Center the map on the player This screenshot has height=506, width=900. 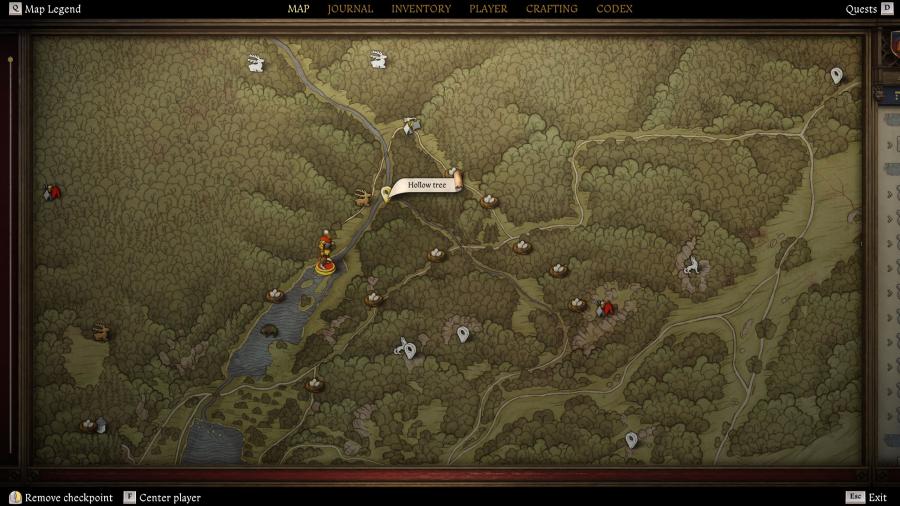click(x=169, y=497)
